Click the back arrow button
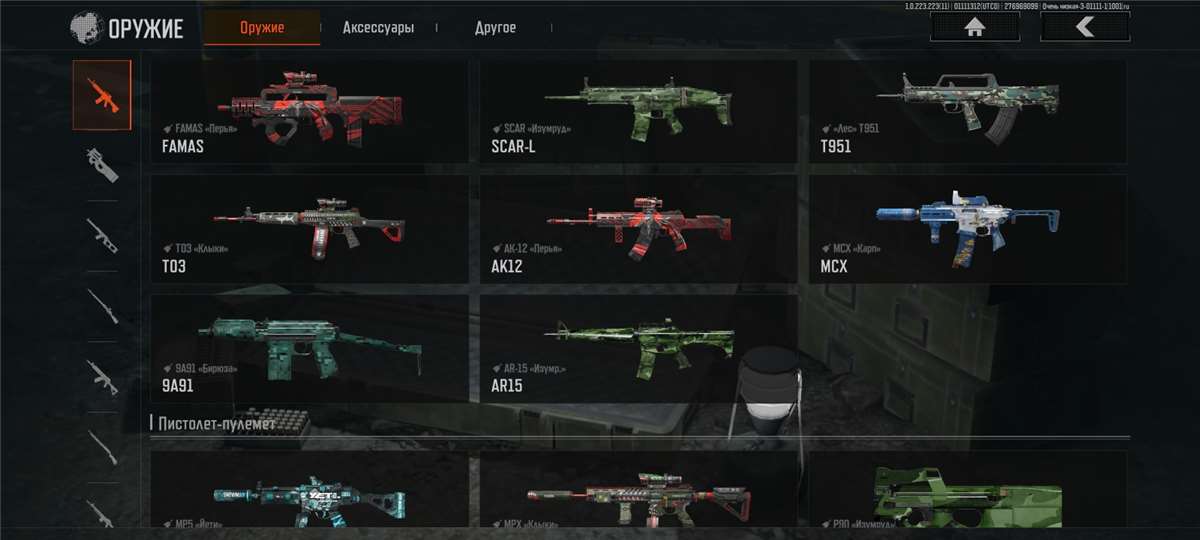 (1085, 27)
